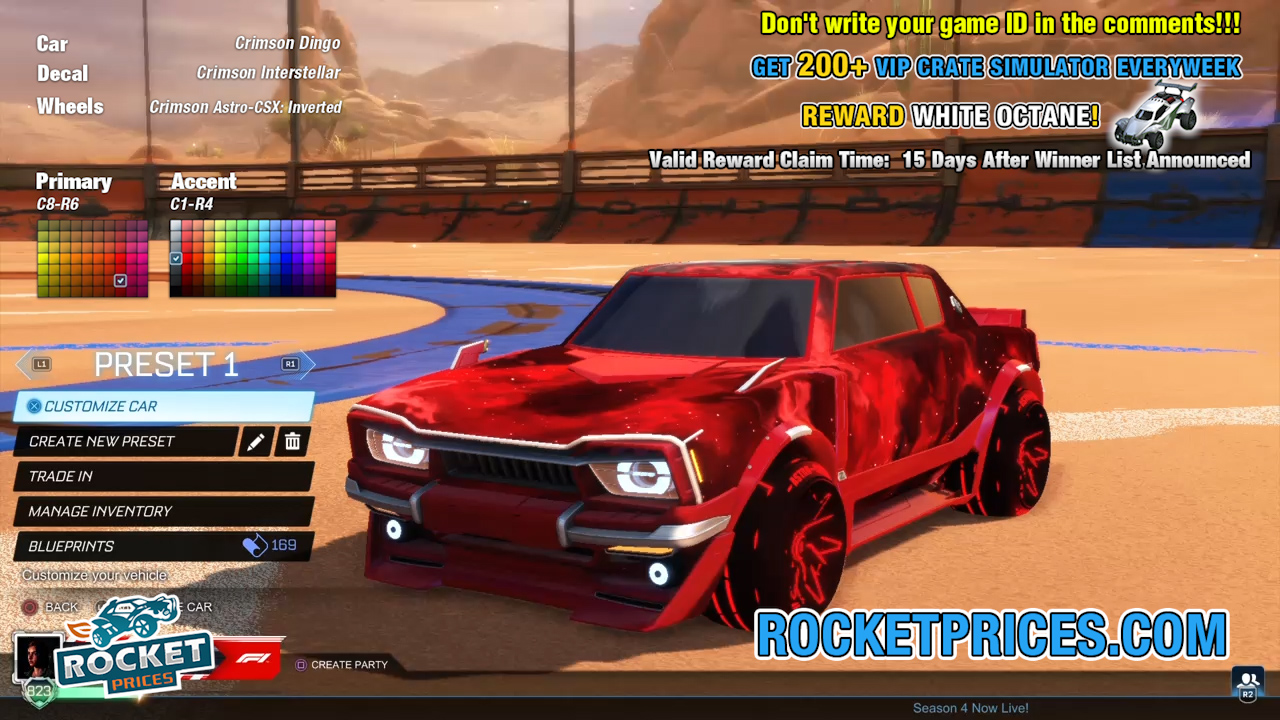Viewport: 1280px width, 720px height.
Task: Click the Back circle button icon
Action: tap(30, 607)
